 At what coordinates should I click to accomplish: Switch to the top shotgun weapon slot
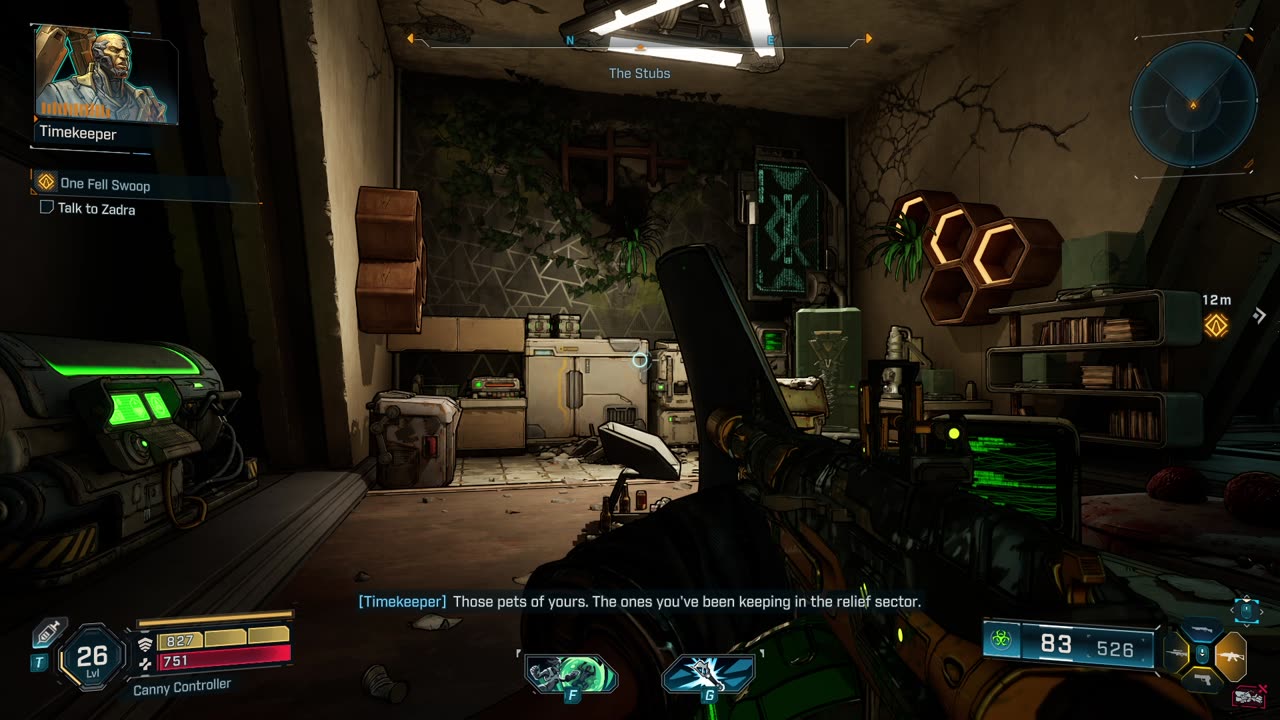1202,629
